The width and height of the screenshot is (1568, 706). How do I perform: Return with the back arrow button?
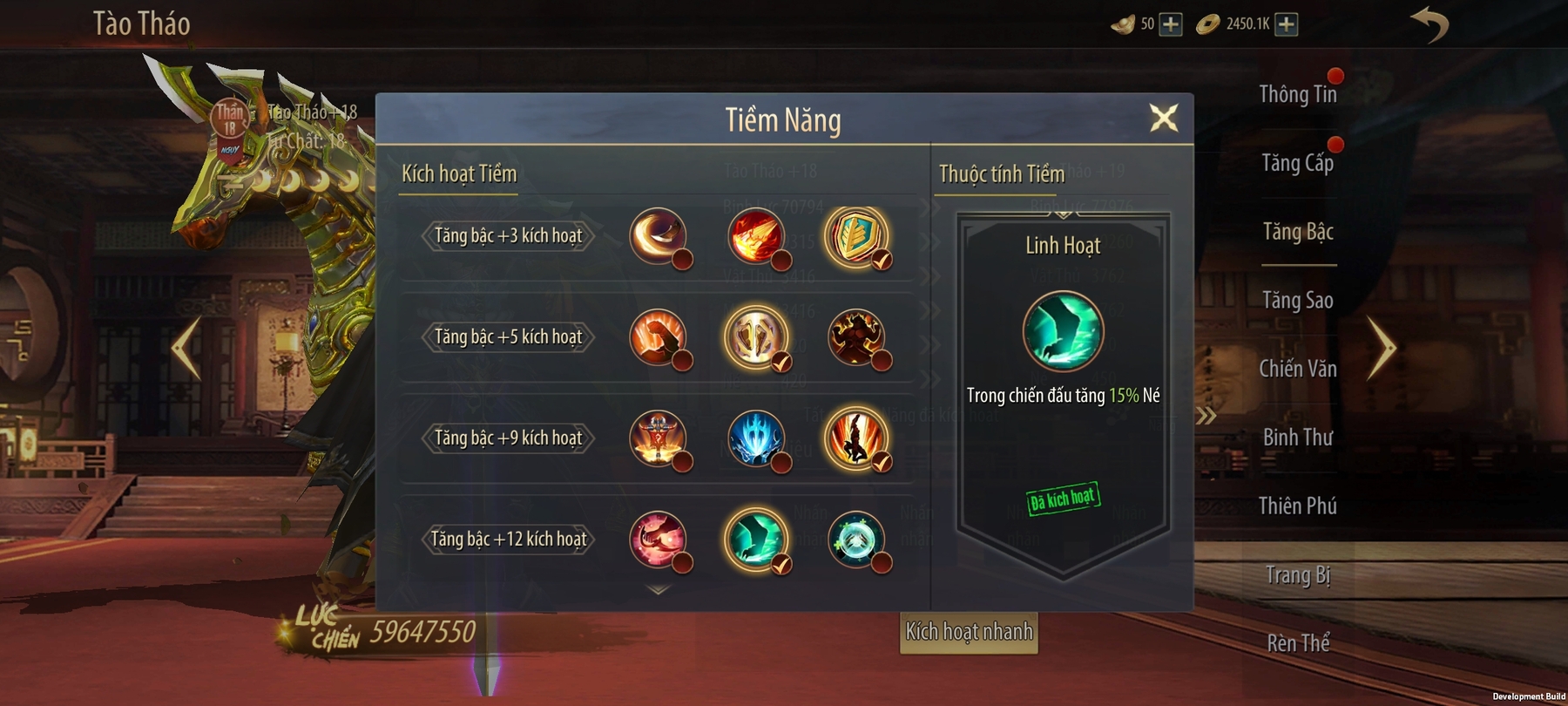click(1429, 24)
